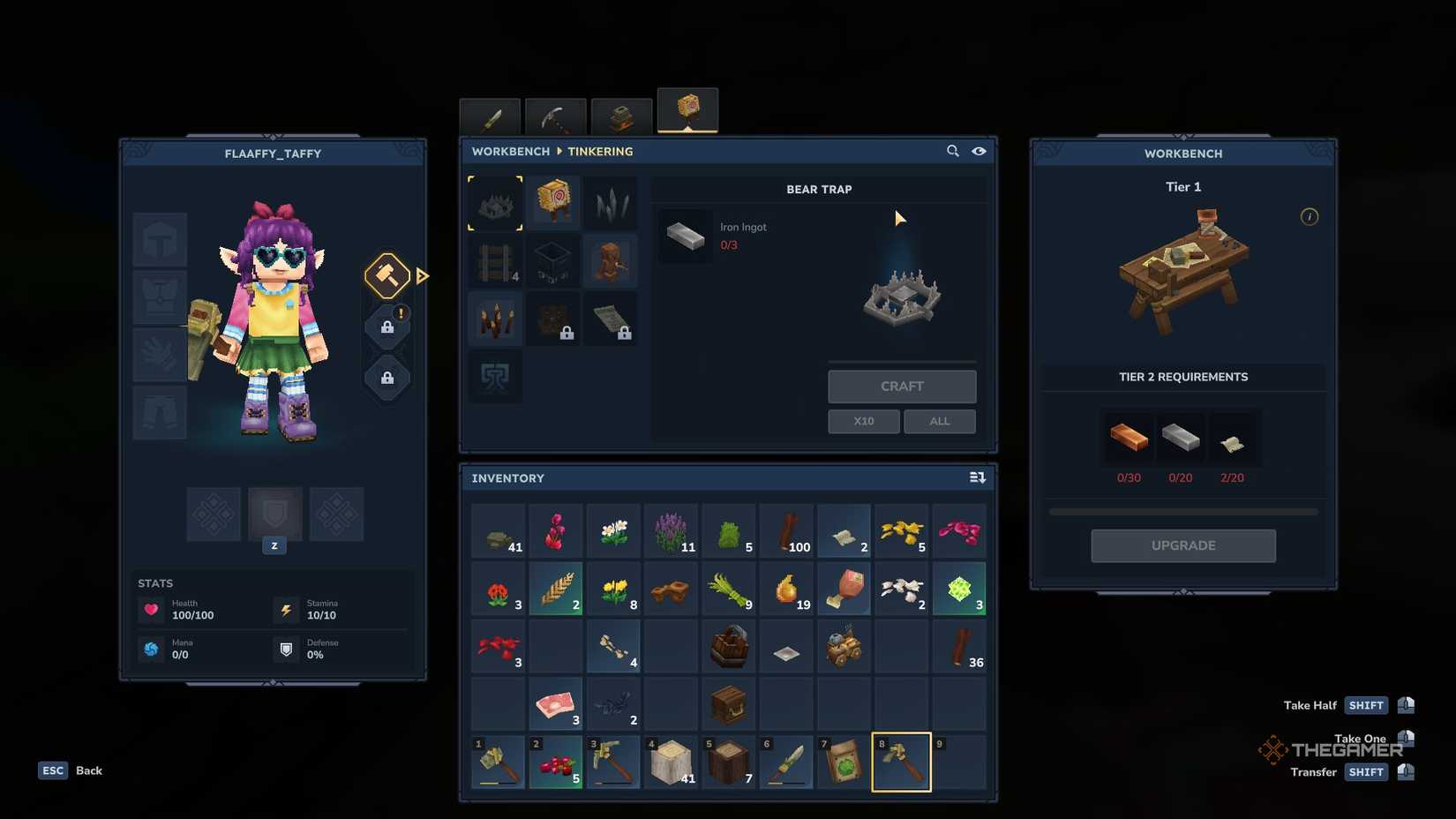
Task: Open the inventory sort button
Action: [x=977, y=477]
